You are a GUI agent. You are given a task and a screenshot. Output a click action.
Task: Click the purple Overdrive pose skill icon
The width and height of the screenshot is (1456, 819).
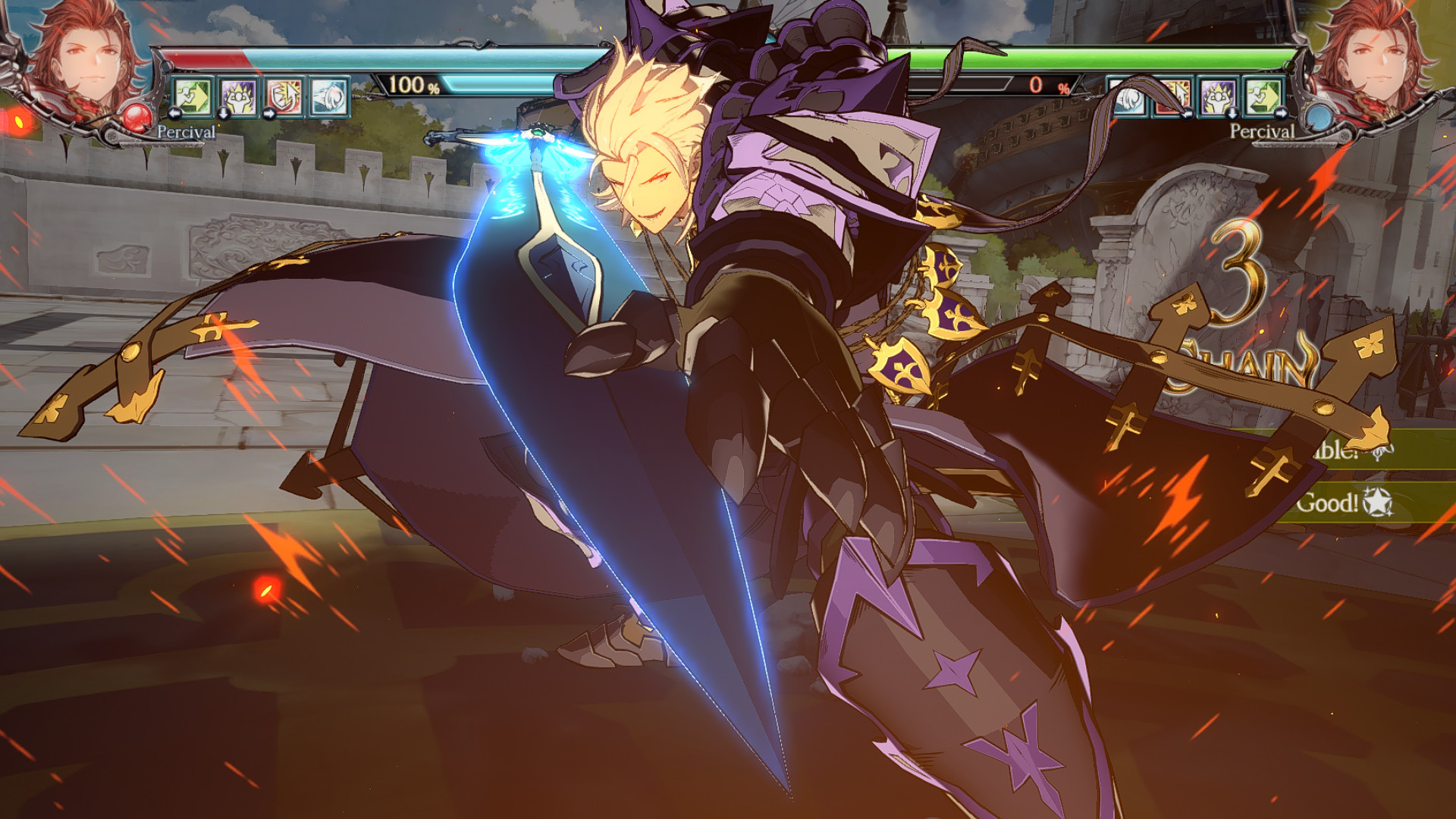239,98
